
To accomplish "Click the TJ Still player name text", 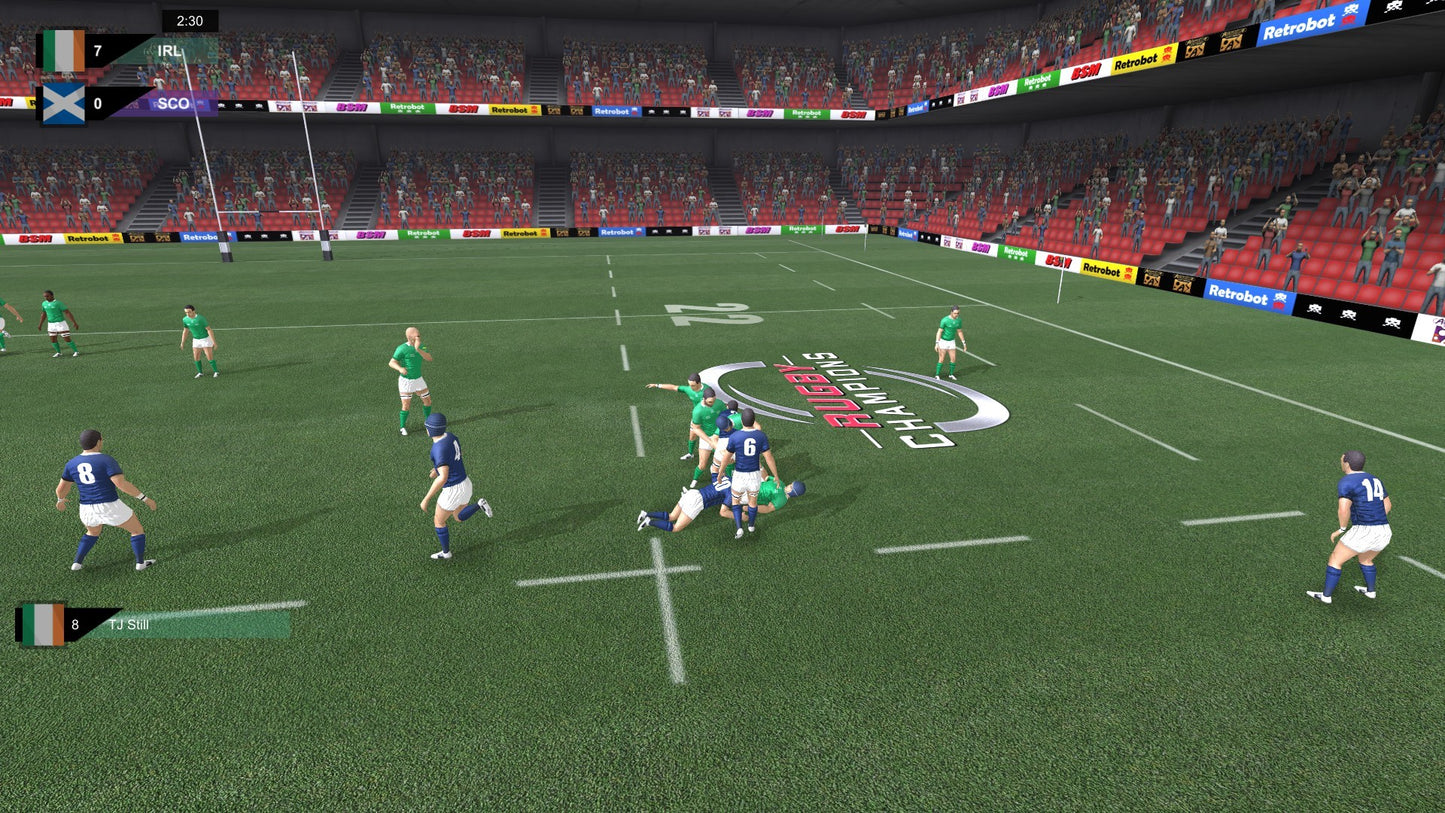I will (x=130, y=623).
